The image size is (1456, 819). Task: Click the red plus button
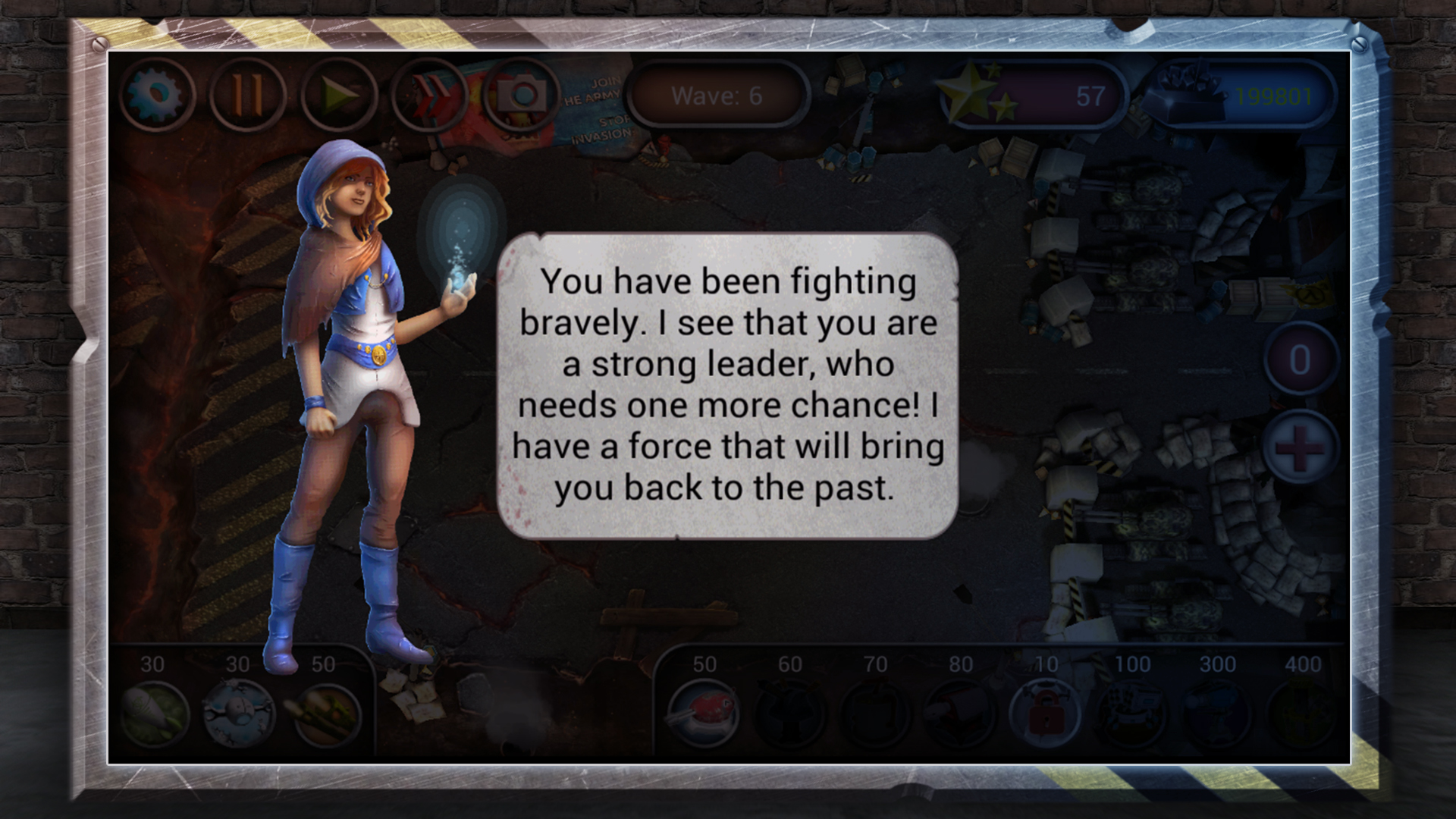pyautogui.click(x=1300, y=447)
